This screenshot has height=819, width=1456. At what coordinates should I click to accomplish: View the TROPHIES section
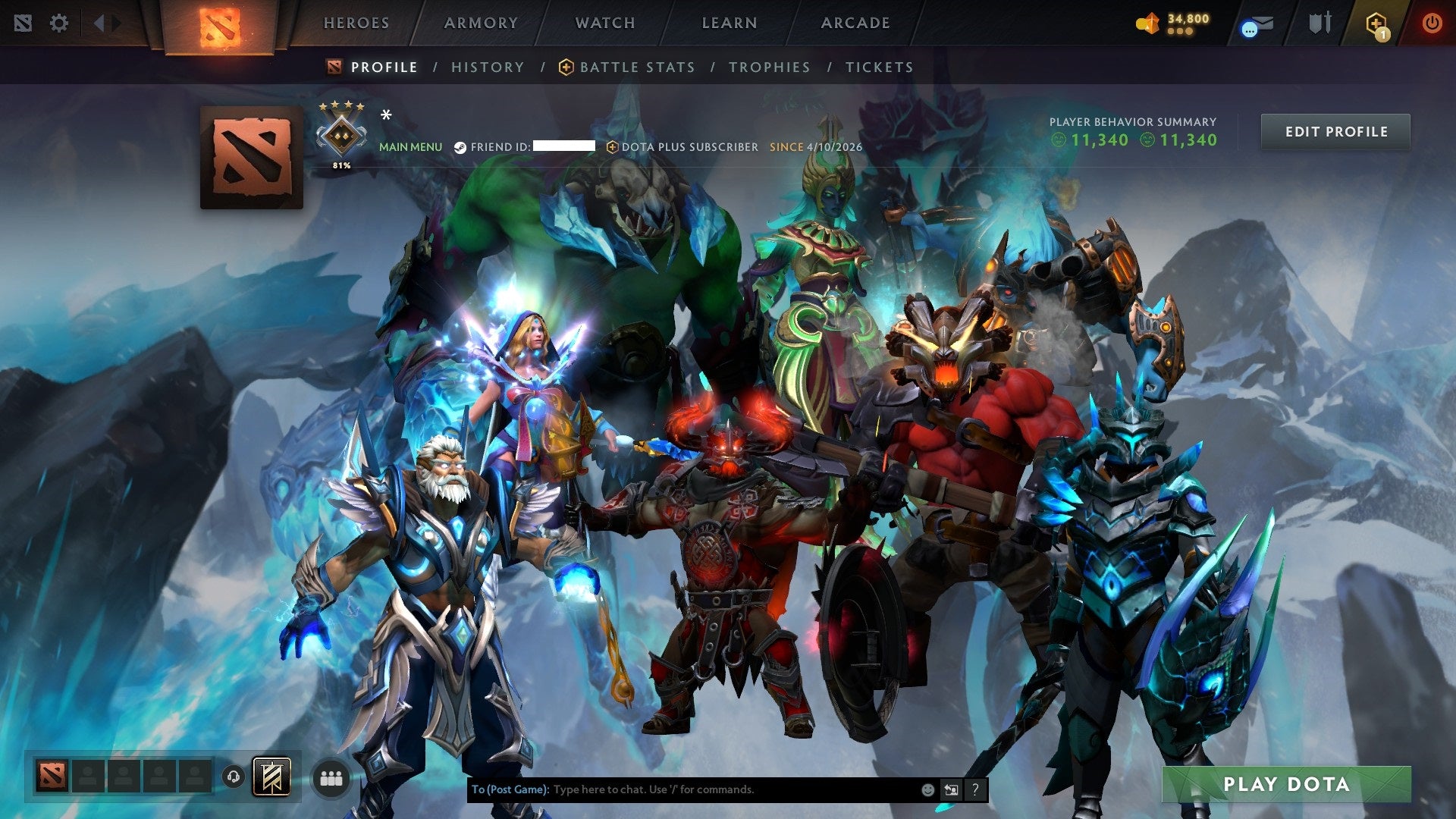pyautogui.click(x=769, y=67)
